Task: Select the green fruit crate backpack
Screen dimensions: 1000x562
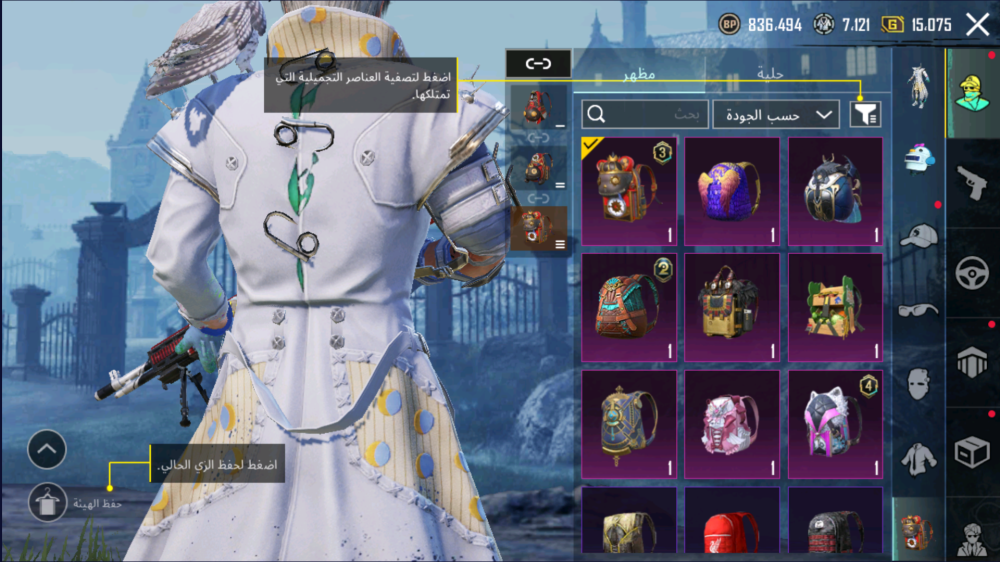Action: click(835, 306)
